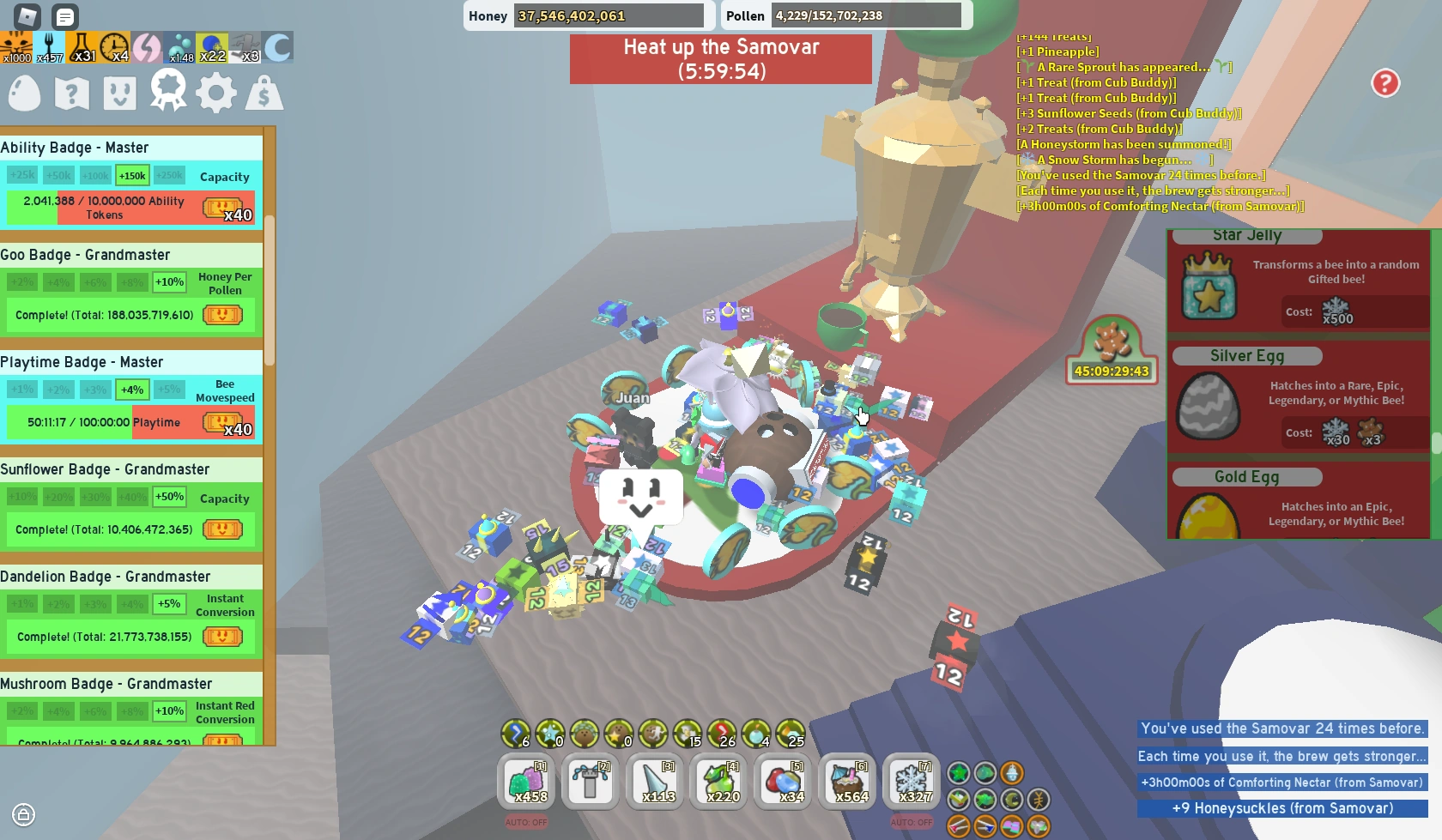Open the hive bee face icon
The image size is (1442, 840).
pyautogui.click(x=119, y=93)
